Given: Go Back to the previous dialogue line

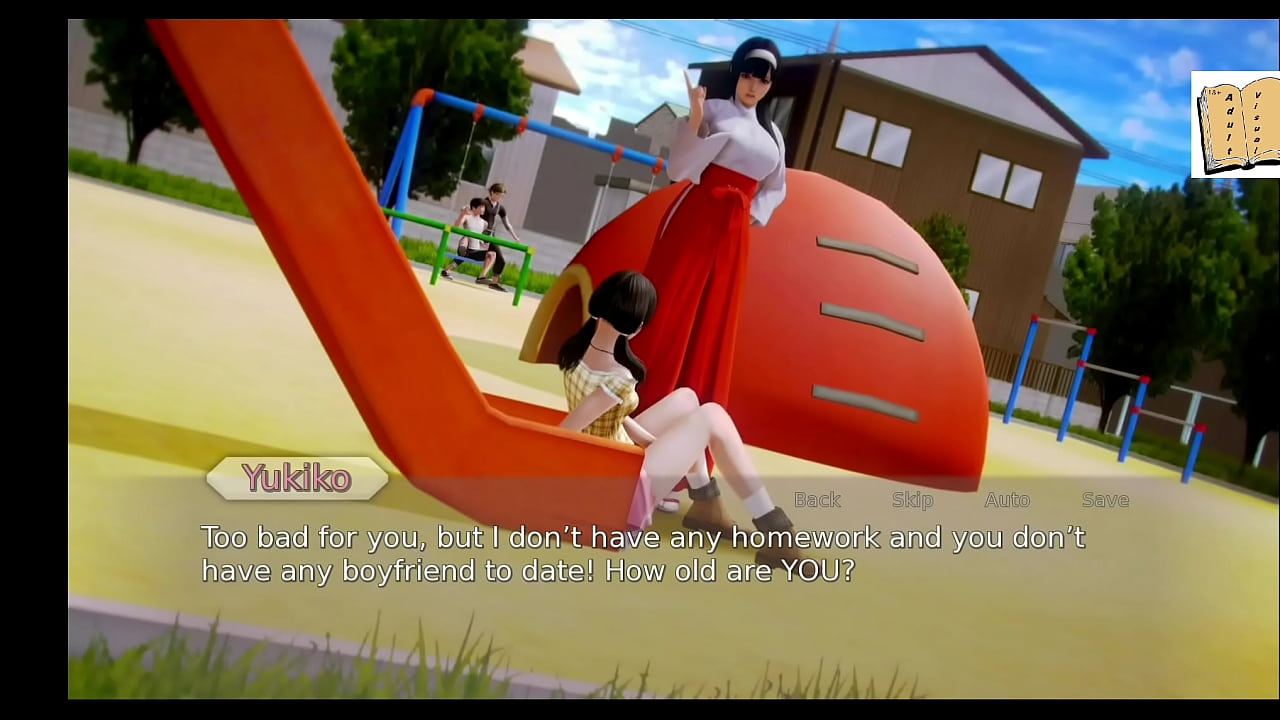Looking at the screenshot, I should tap(817, 500).
